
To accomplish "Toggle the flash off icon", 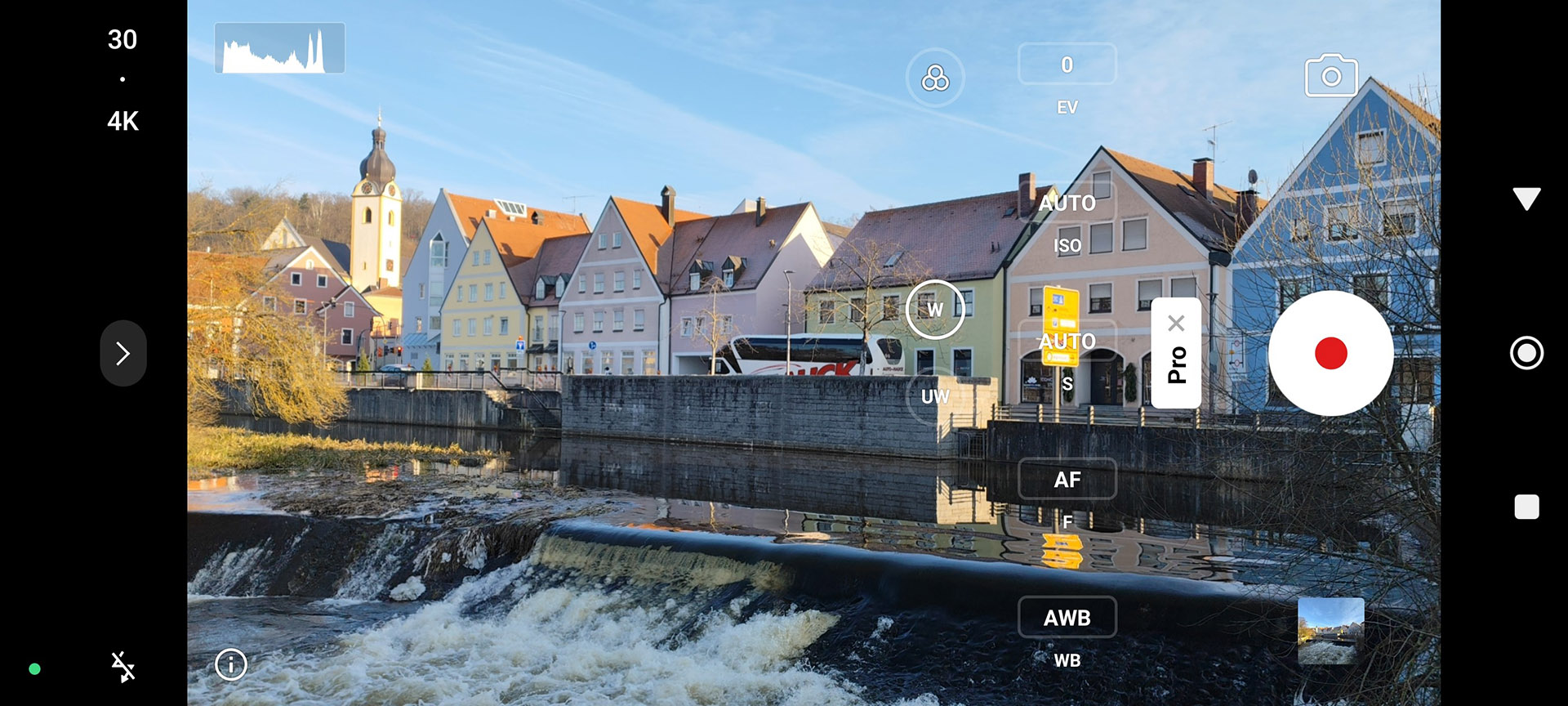I will [x=123, y=667].
